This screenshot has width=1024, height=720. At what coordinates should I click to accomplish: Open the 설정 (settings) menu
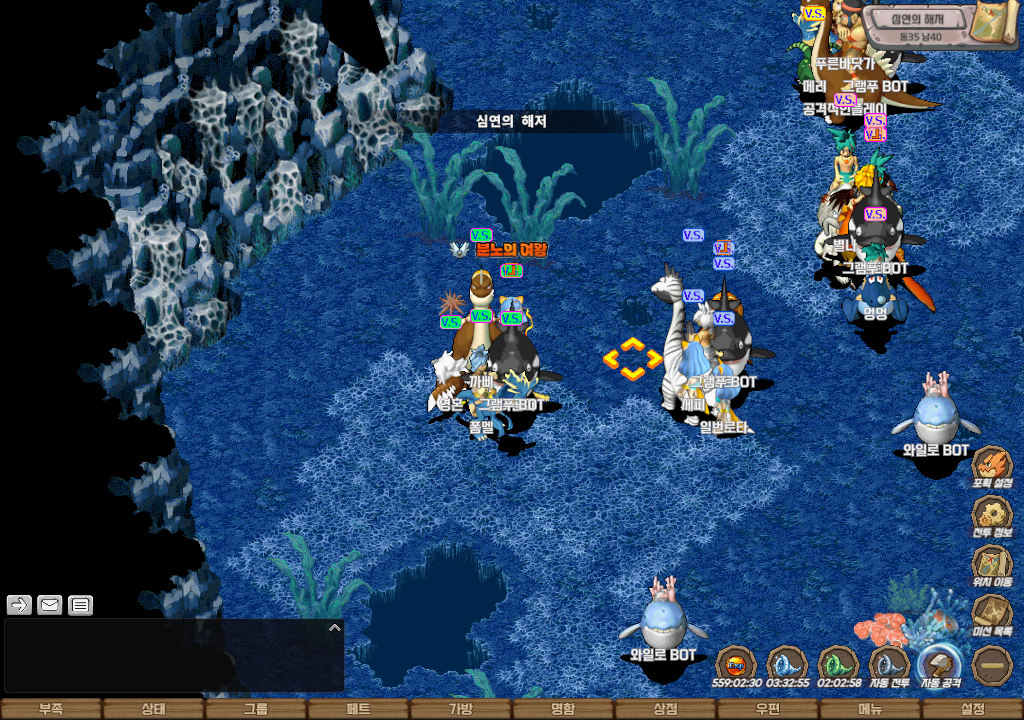tap(972, 709)
